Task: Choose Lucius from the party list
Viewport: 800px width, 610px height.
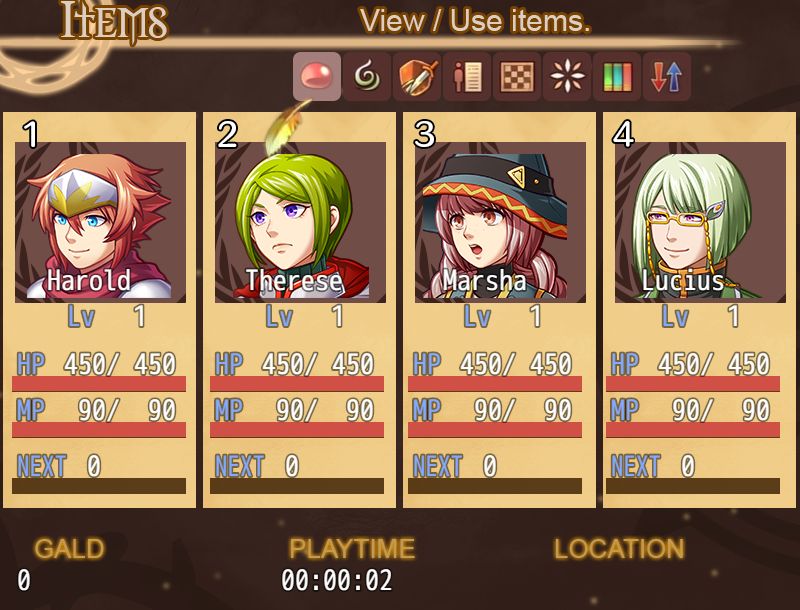Action: pyautogui.click(x=699, y=310)
